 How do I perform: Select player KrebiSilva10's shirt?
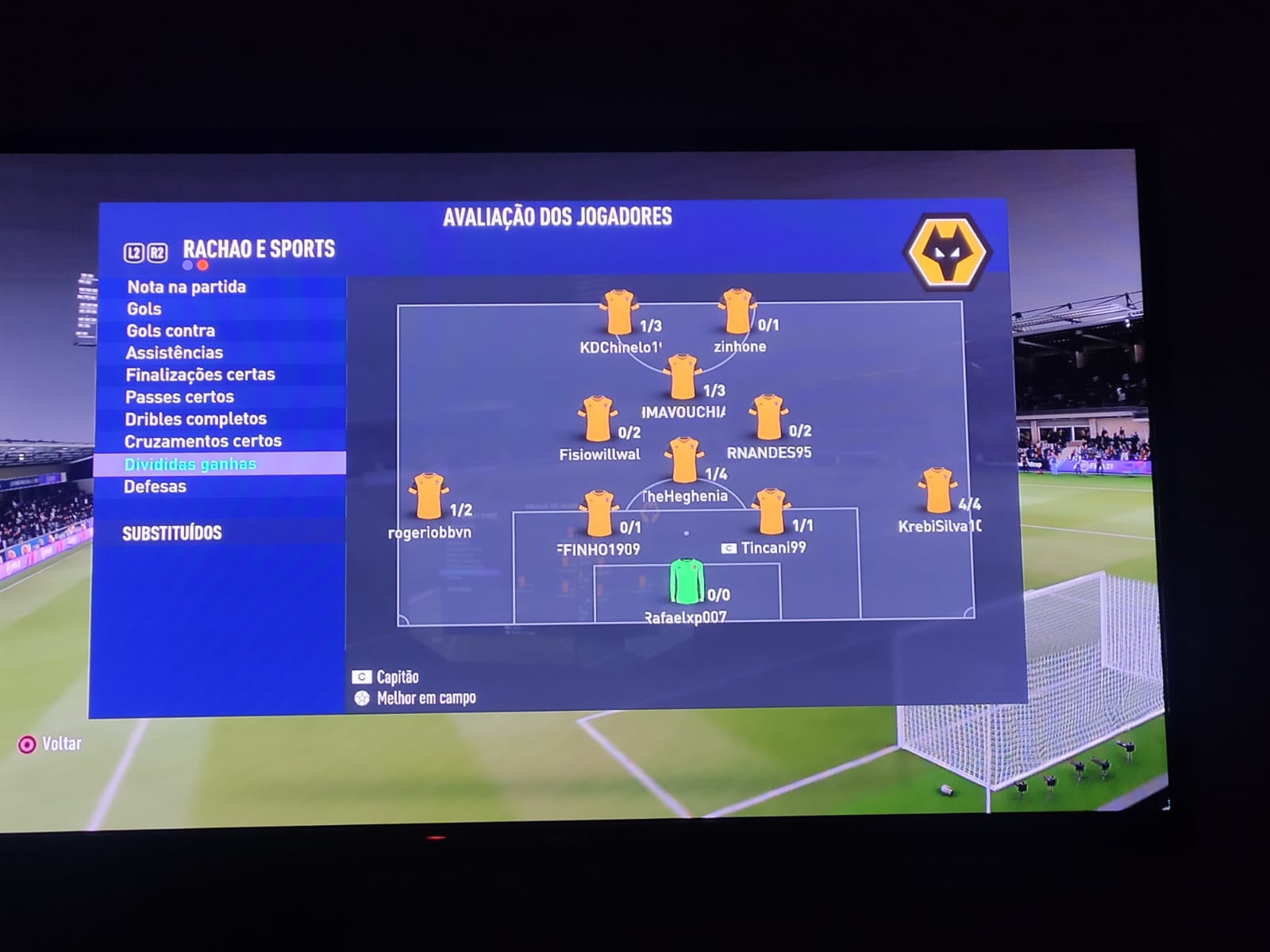click(x=937, y=491)
